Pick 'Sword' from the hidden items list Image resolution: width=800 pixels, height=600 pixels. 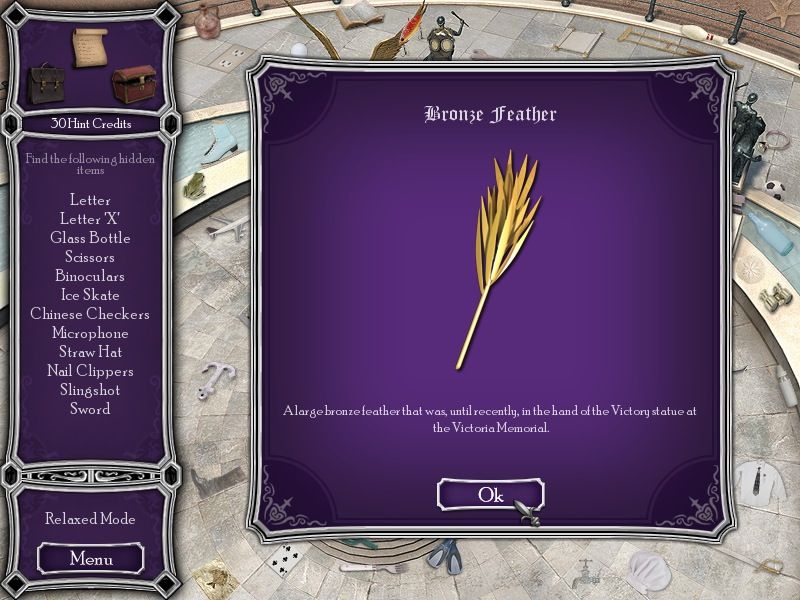90,409
